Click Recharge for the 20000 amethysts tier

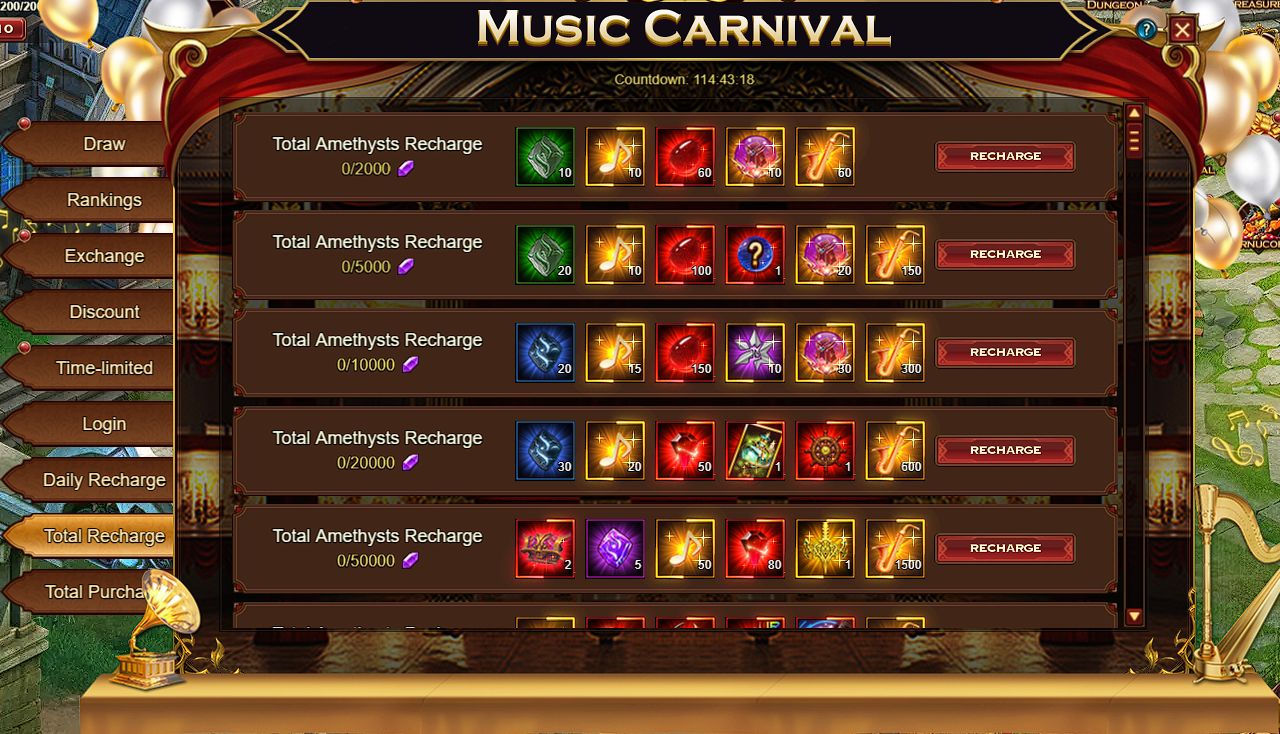tap(1005, 450)
